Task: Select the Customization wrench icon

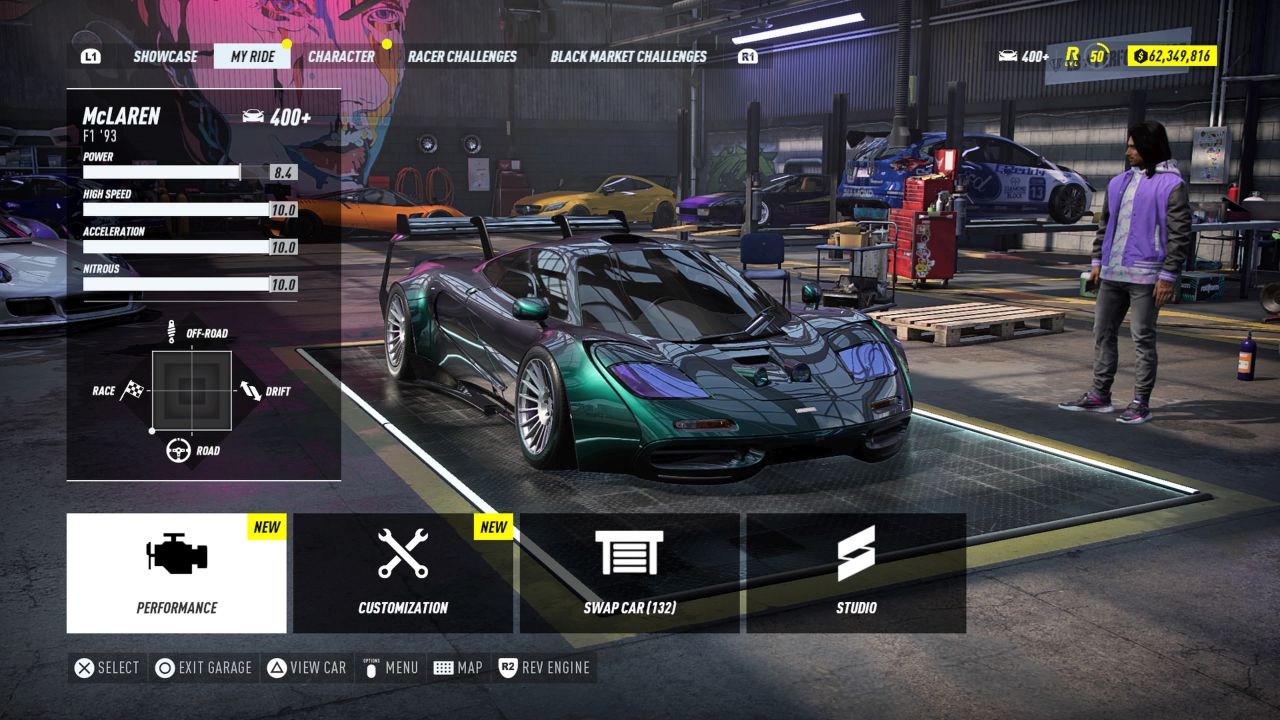Action: click(x=404, y=552)
